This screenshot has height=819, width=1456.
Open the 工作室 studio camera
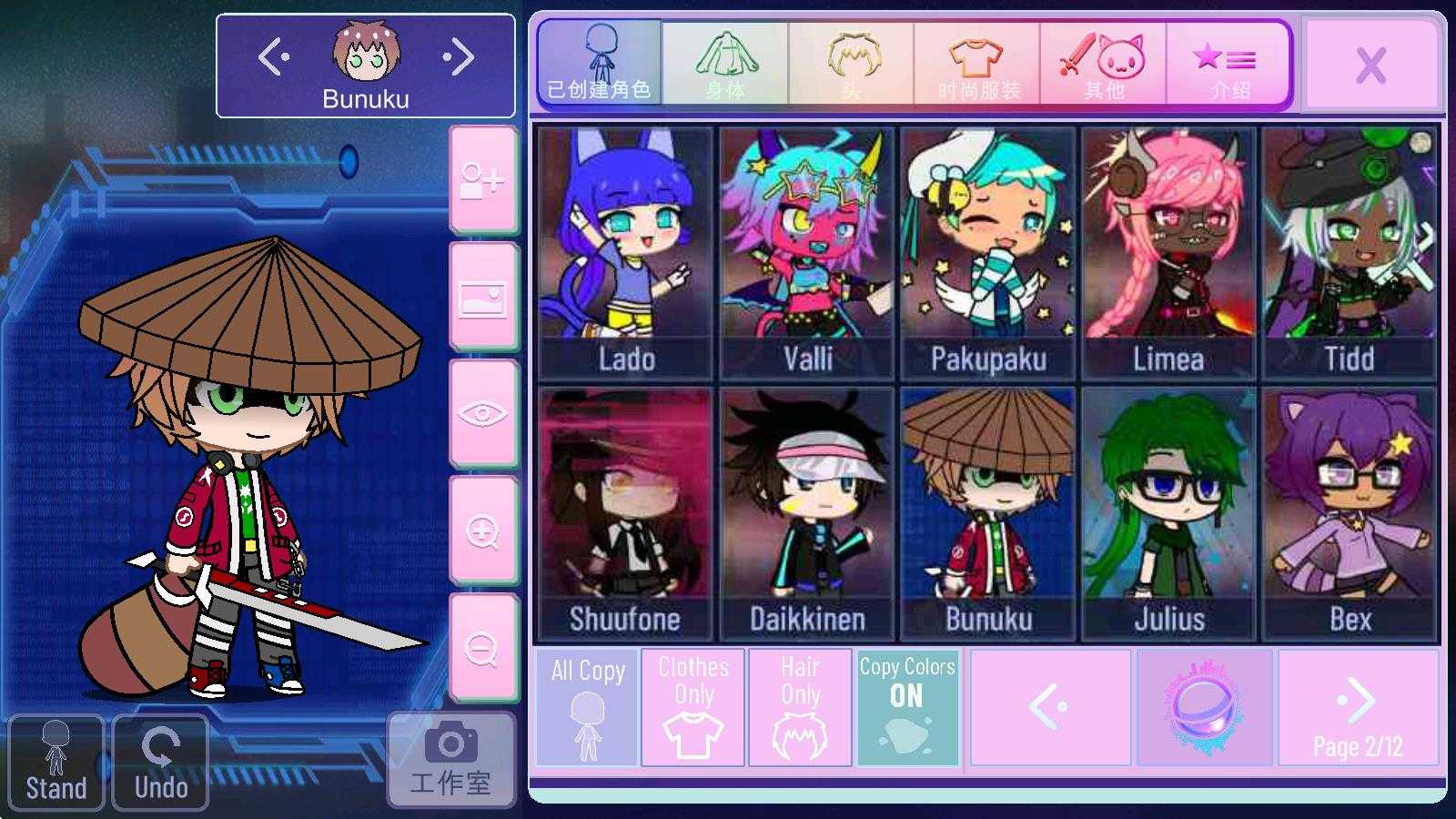(x=450, y=761)
